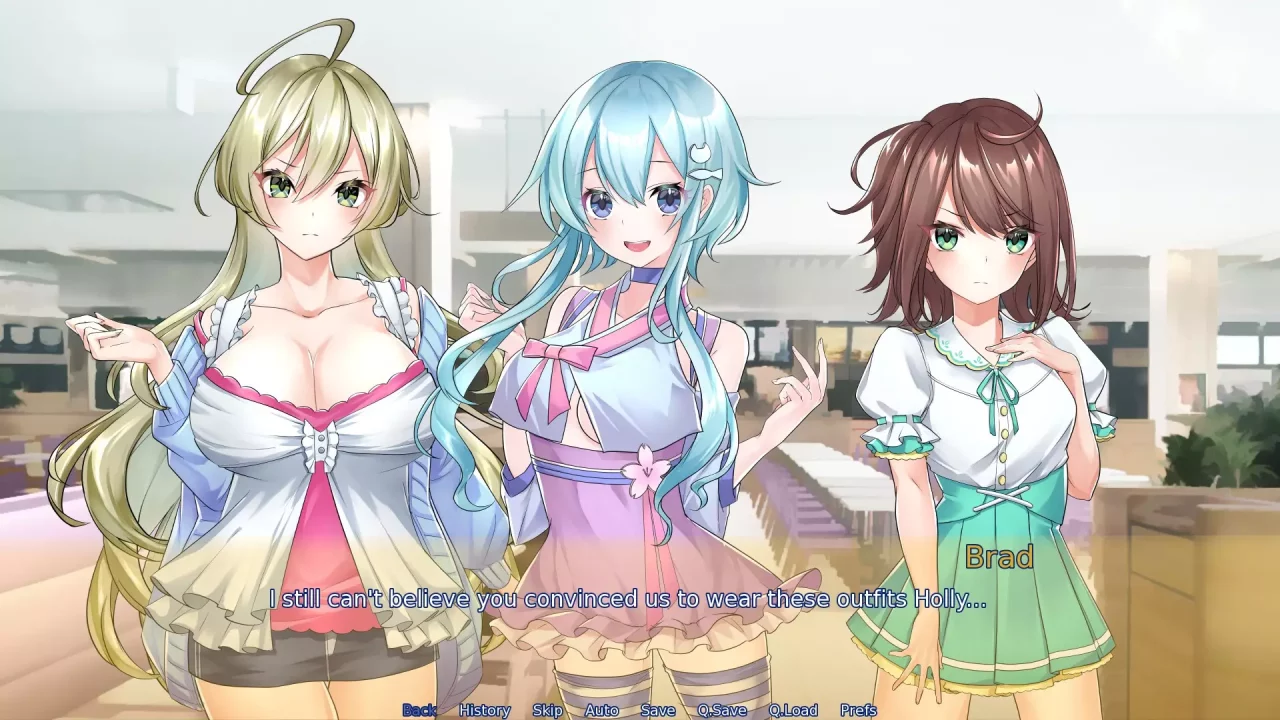Enable Auto-play mode
The width and height of the screenshot is (1280, 720).
600,709
